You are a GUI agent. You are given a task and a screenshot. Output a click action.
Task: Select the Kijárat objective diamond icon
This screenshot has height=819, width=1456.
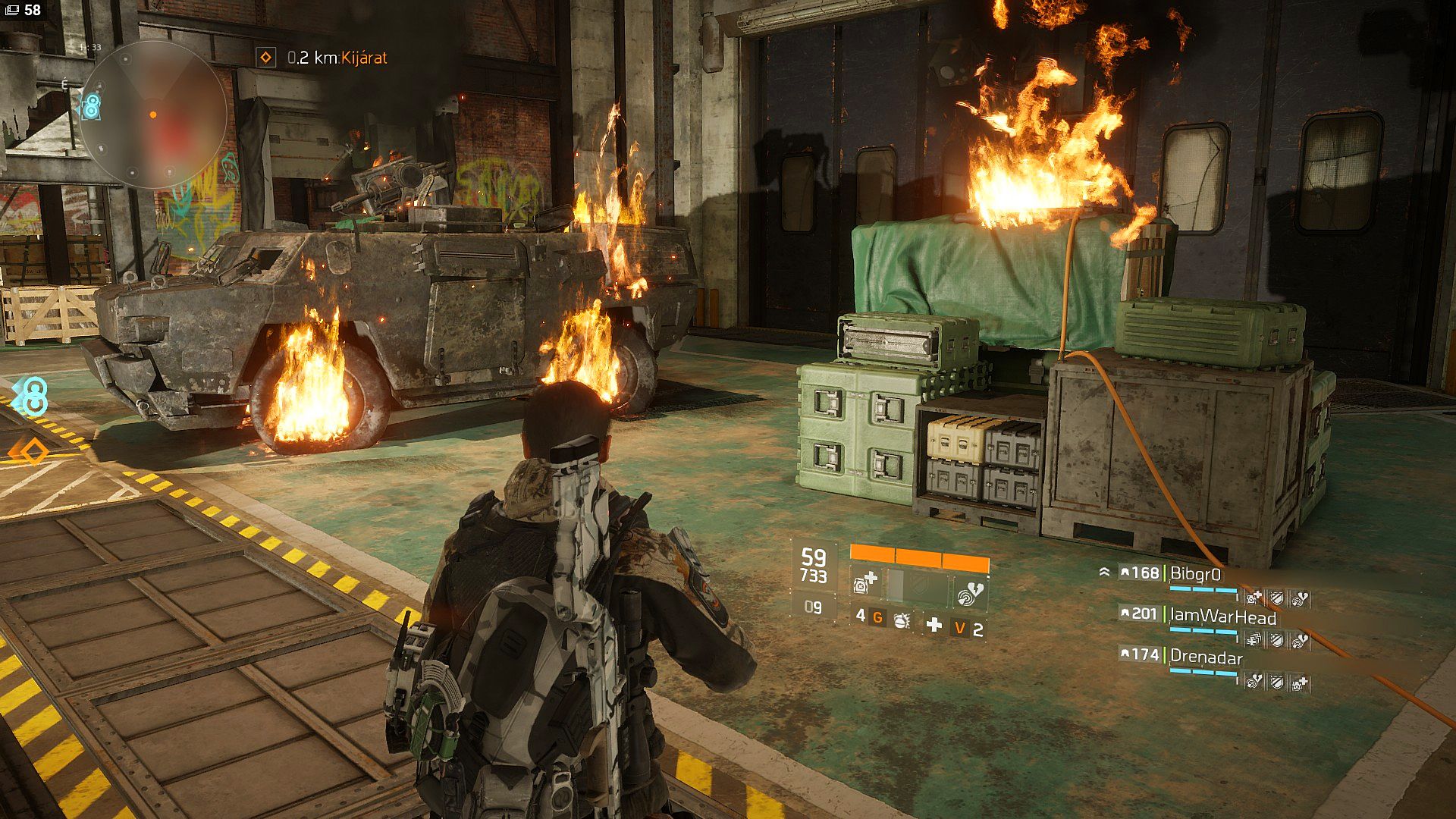pyautogui.click(x=265, y=58)
